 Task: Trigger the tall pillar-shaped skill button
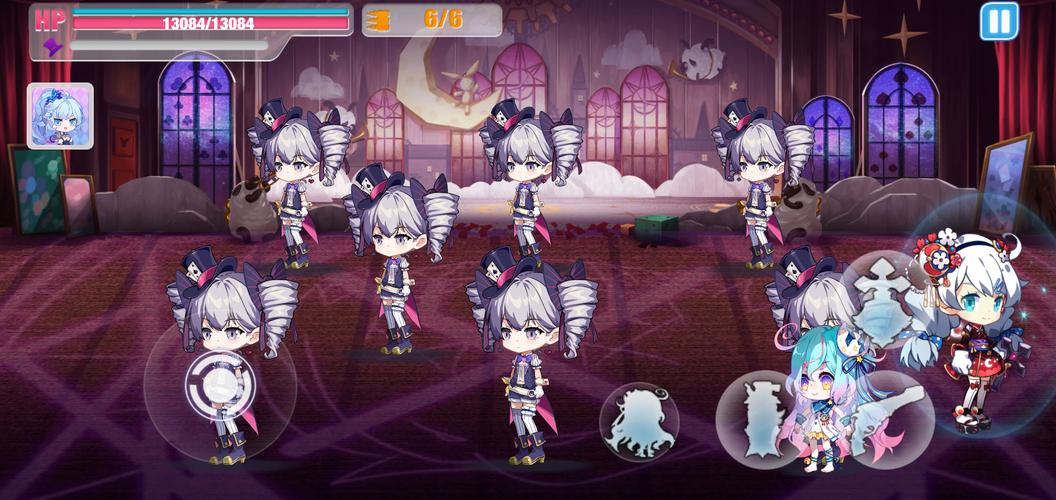758,419
